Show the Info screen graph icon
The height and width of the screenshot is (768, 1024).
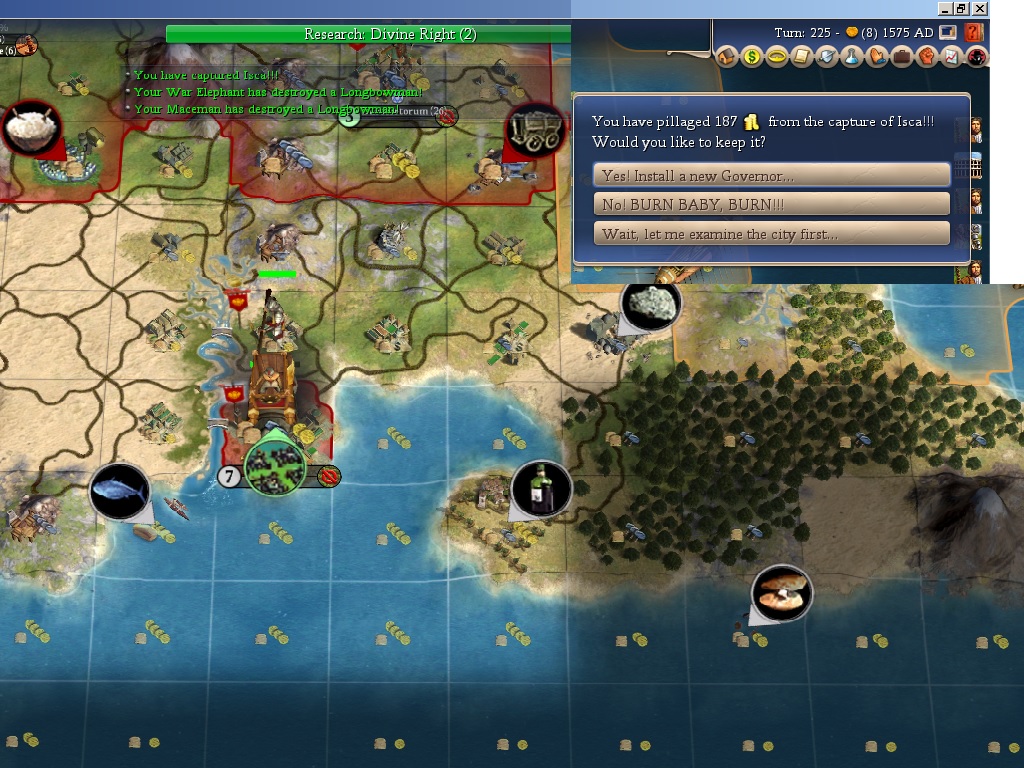tap(951, 57)
